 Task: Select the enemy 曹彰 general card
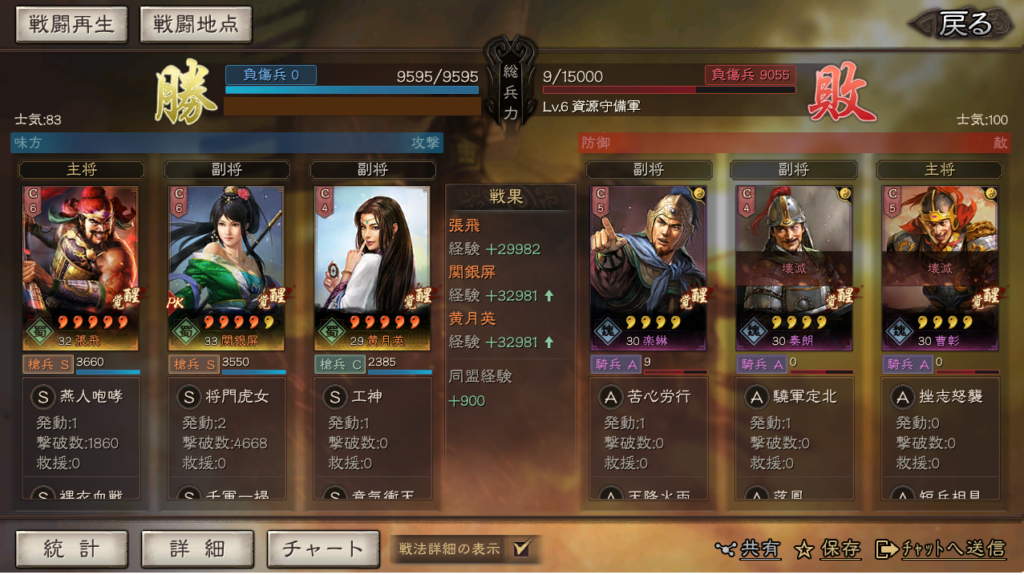coord(940,268)
